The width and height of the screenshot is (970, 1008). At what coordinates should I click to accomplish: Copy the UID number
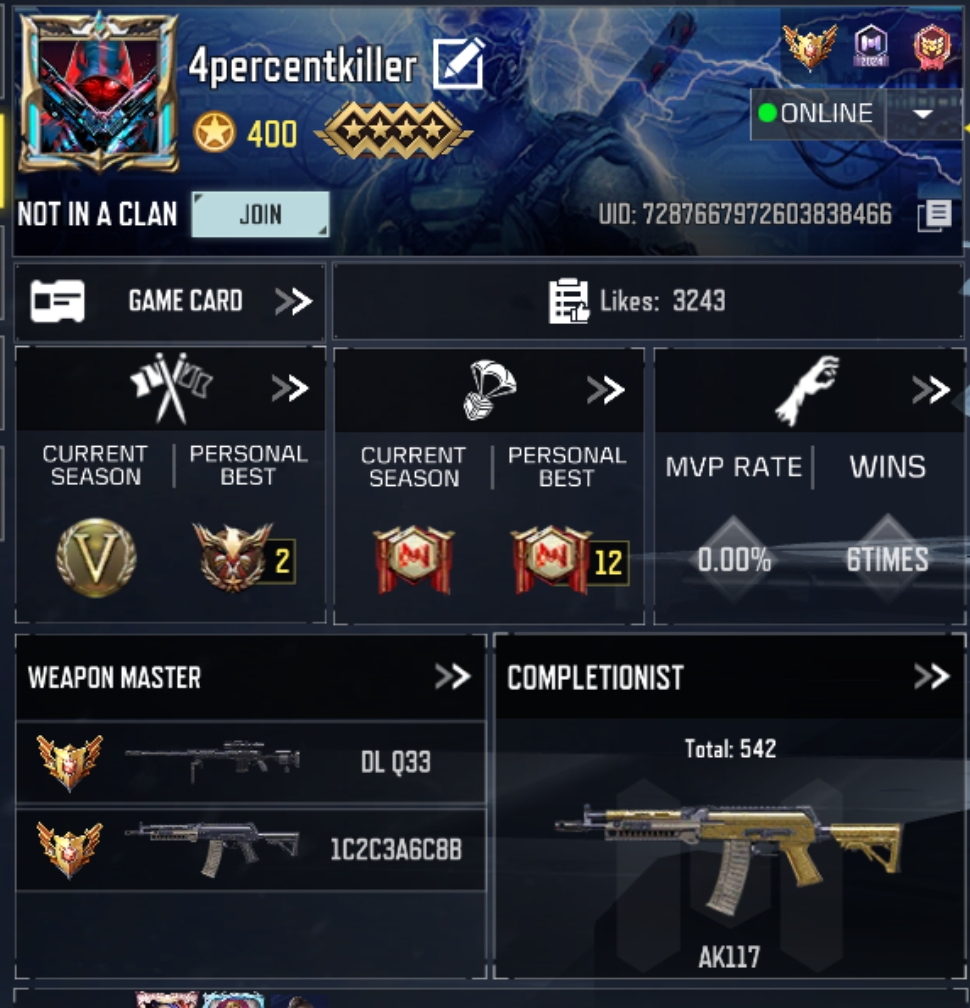pos(934,215)
